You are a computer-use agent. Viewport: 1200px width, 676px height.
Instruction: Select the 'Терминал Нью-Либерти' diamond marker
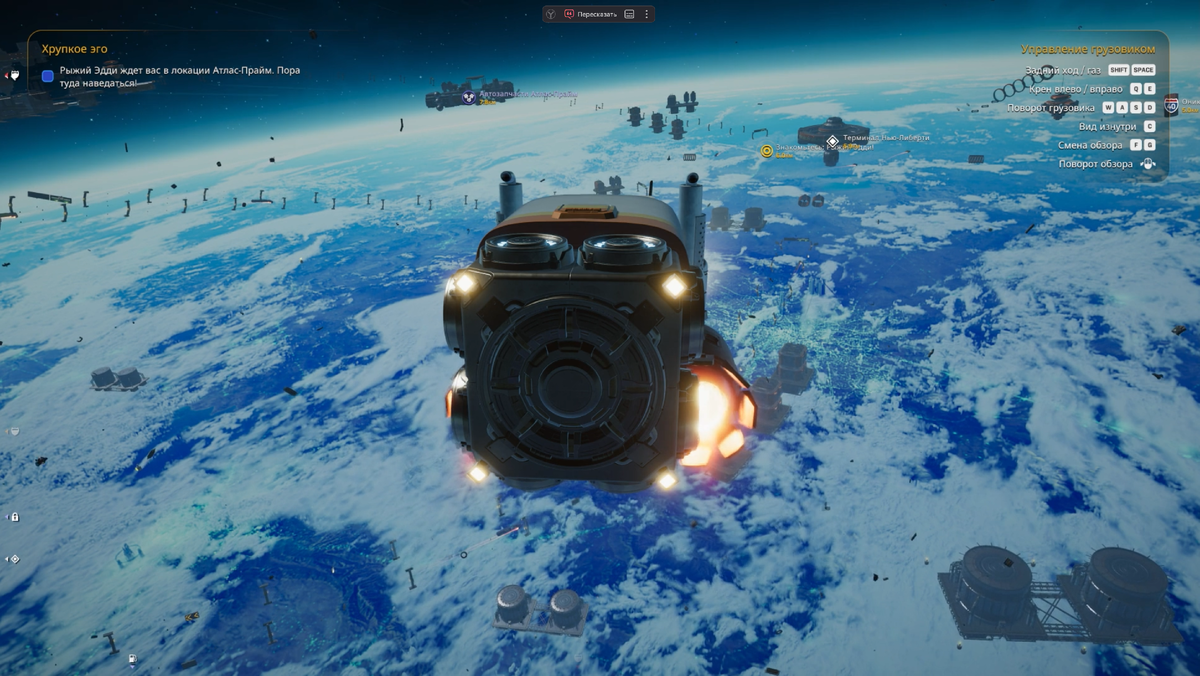click(832, 139)
